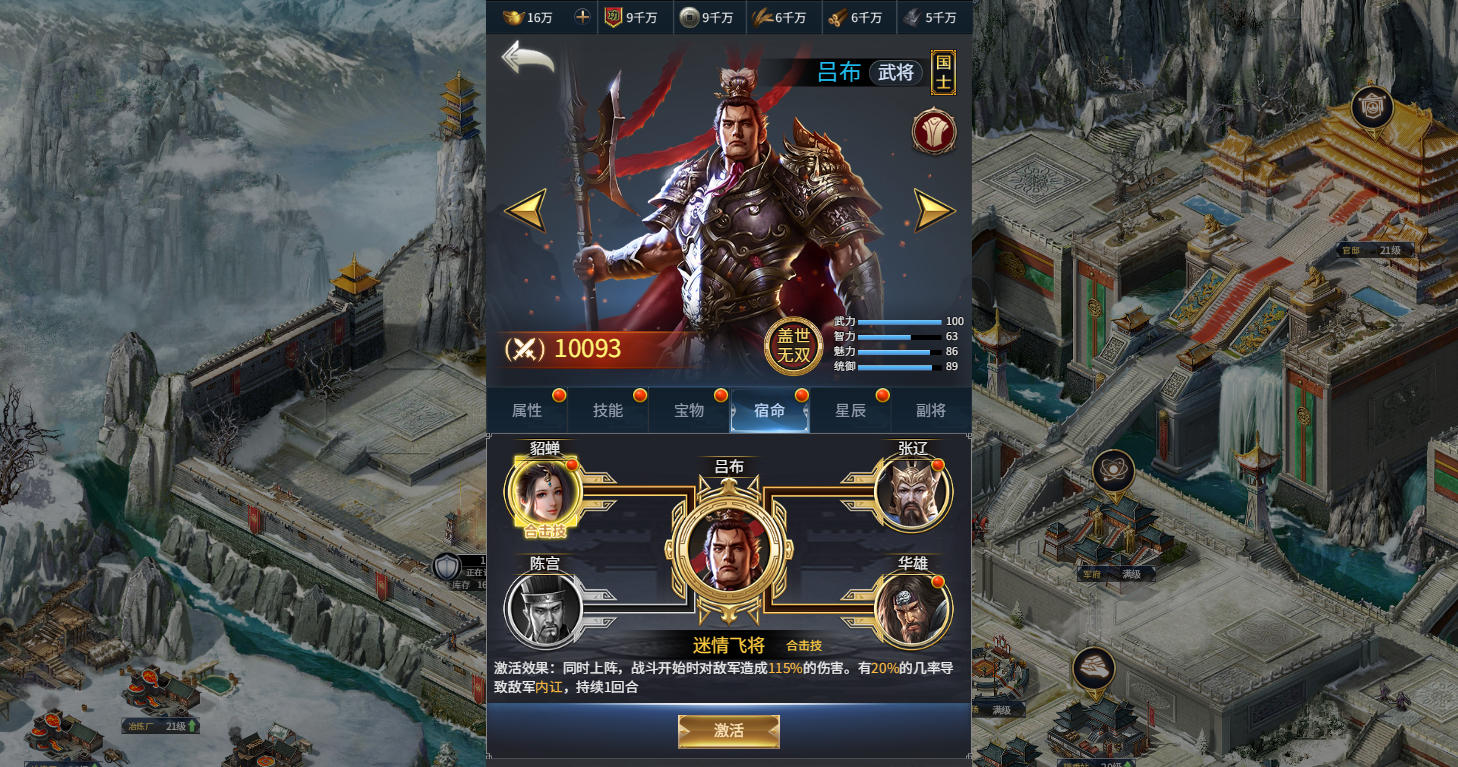Select the 宿命 destiny tab

pos(769,410)
